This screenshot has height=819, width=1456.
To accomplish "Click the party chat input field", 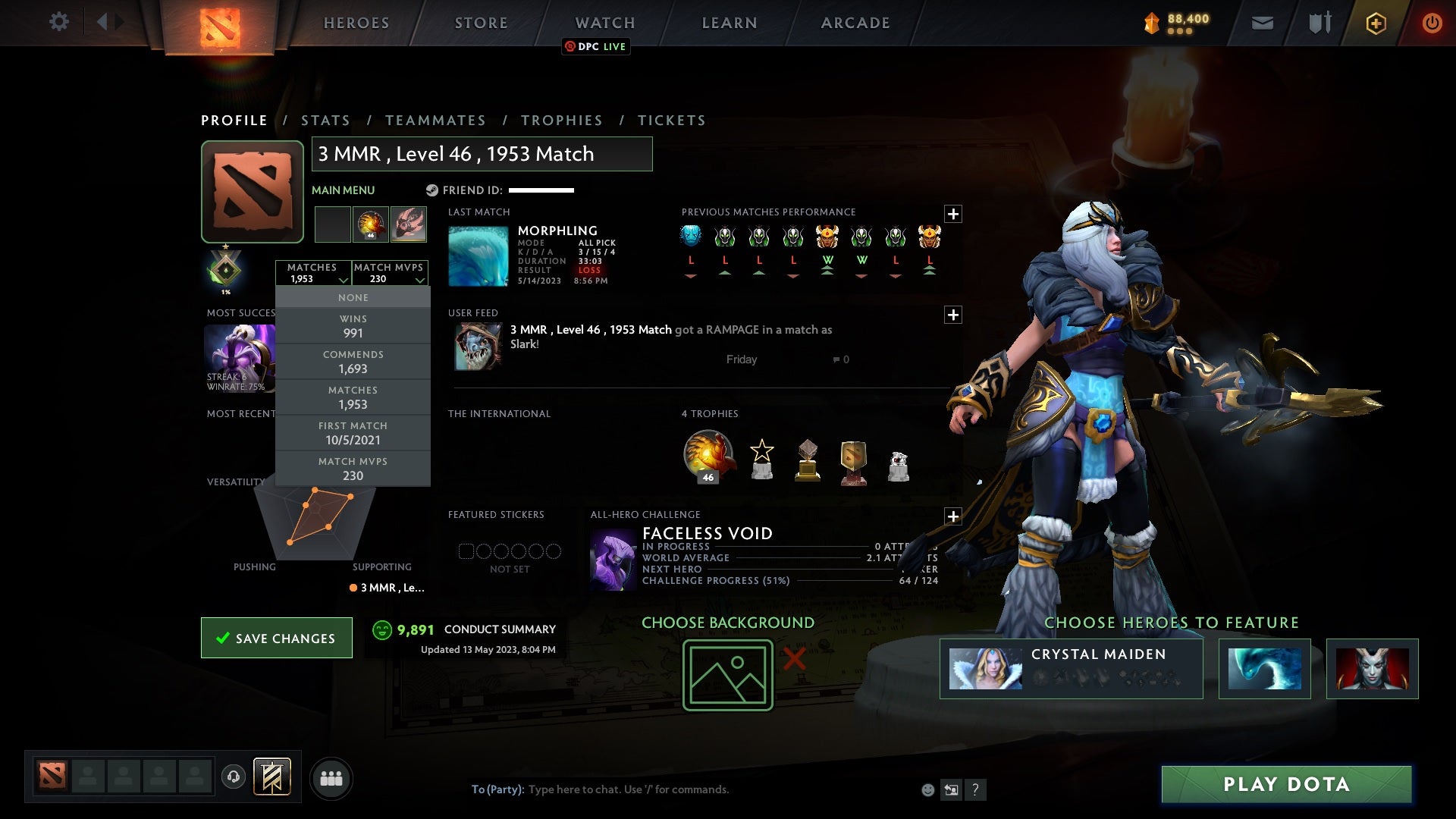I will pos(682,789).
